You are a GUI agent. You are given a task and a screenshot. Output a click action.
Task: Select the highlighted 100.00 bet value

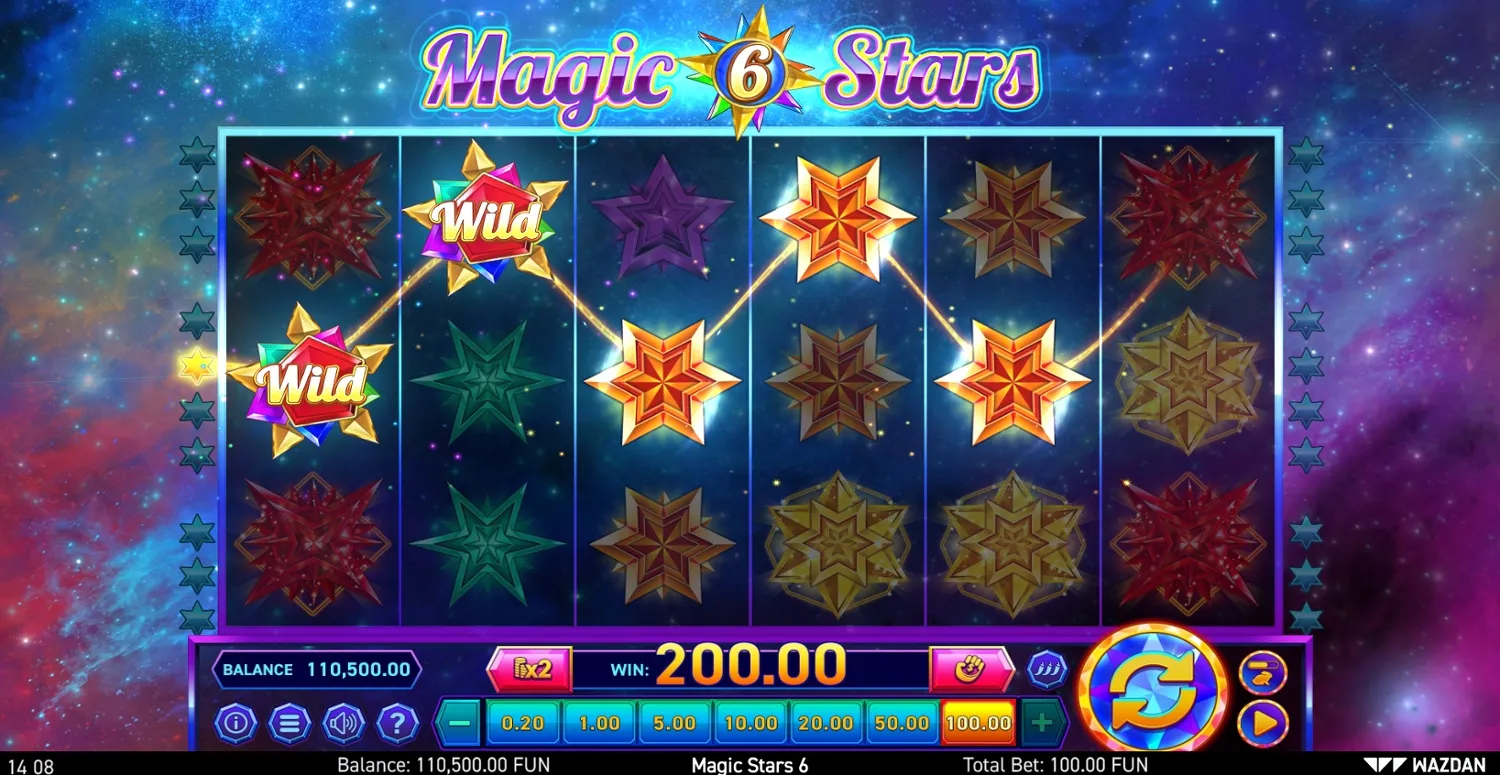pyautogui.click(x=977, y=721)
